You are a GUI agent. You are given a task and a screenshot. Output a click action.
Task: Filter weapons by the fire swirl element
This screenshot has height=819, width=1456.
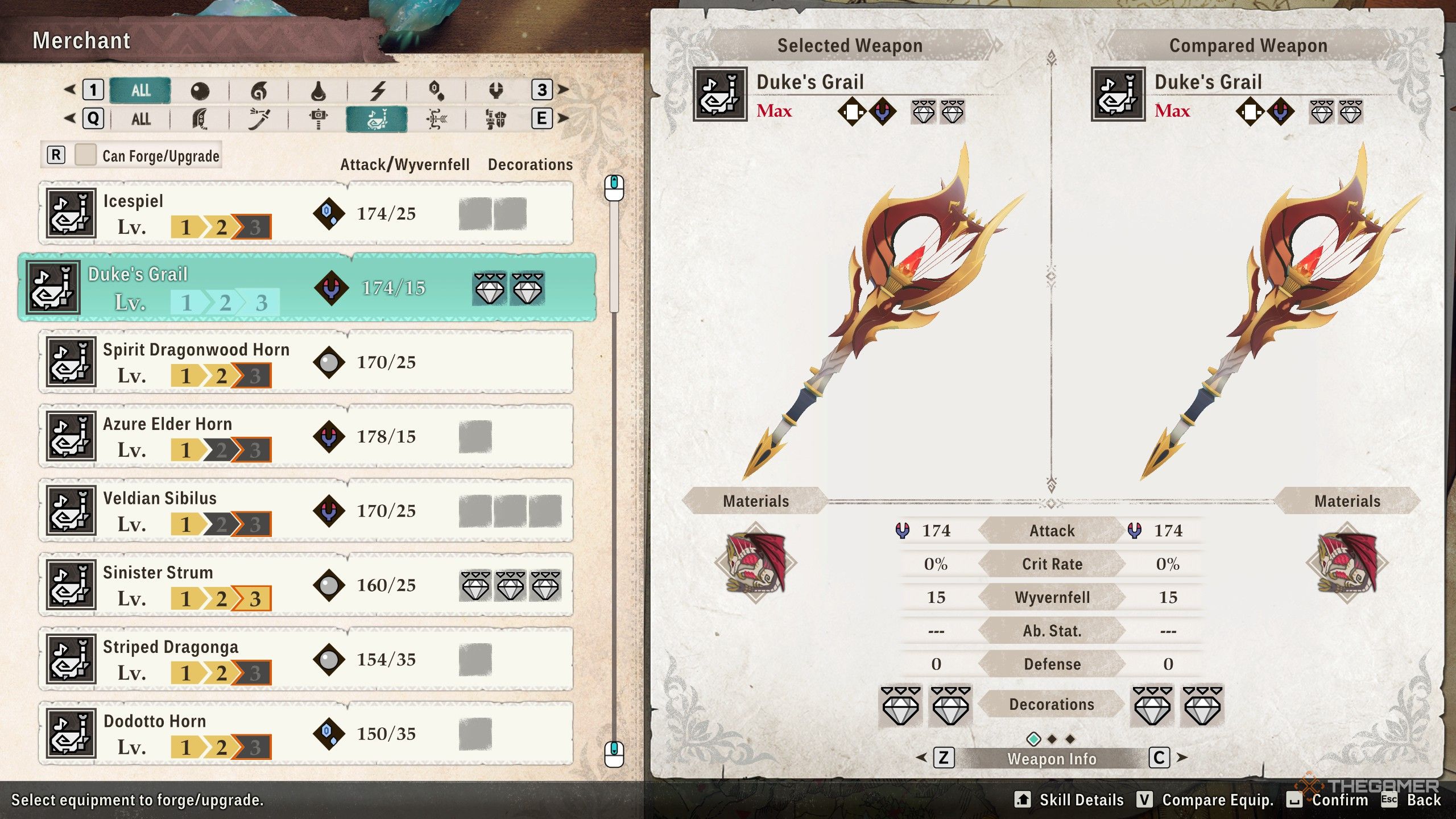tap(259, 90)
